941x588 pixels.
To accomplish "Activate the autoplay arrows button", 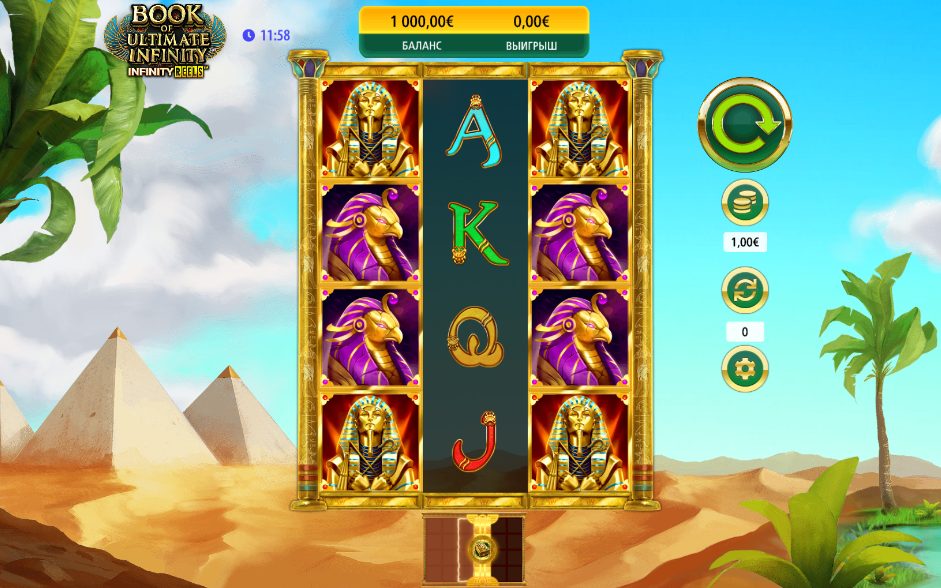I will pos(744,291).
